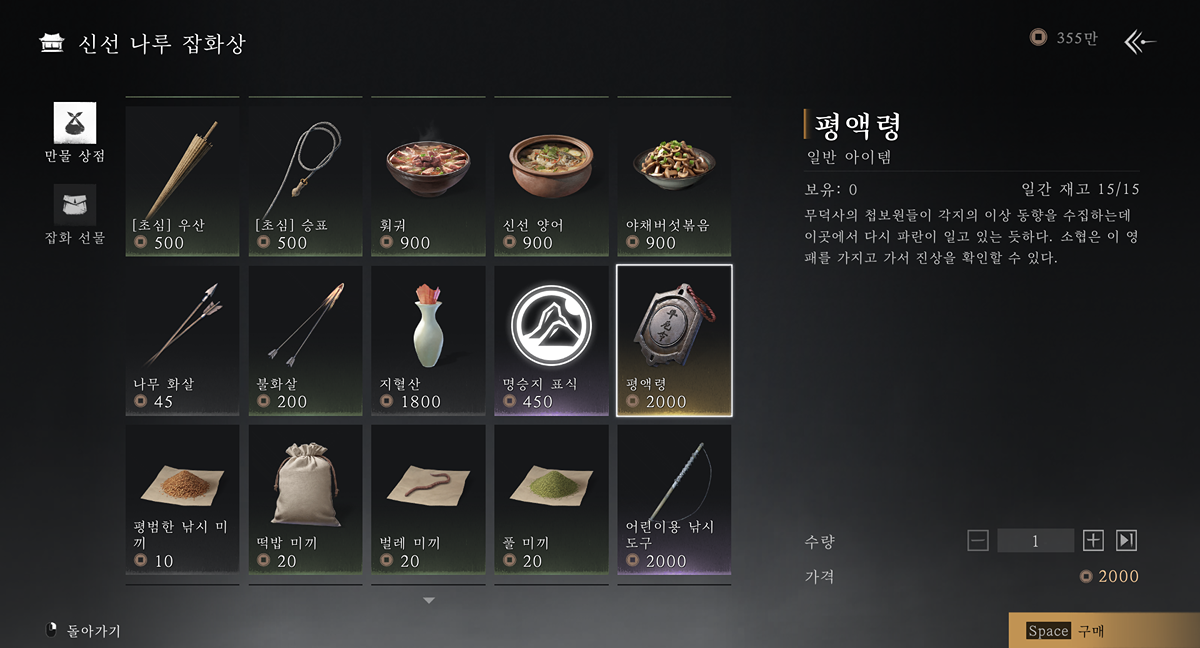Select the 평액령 token item
The height and width of the screenshot is (648, 1200).
[674, 340]
